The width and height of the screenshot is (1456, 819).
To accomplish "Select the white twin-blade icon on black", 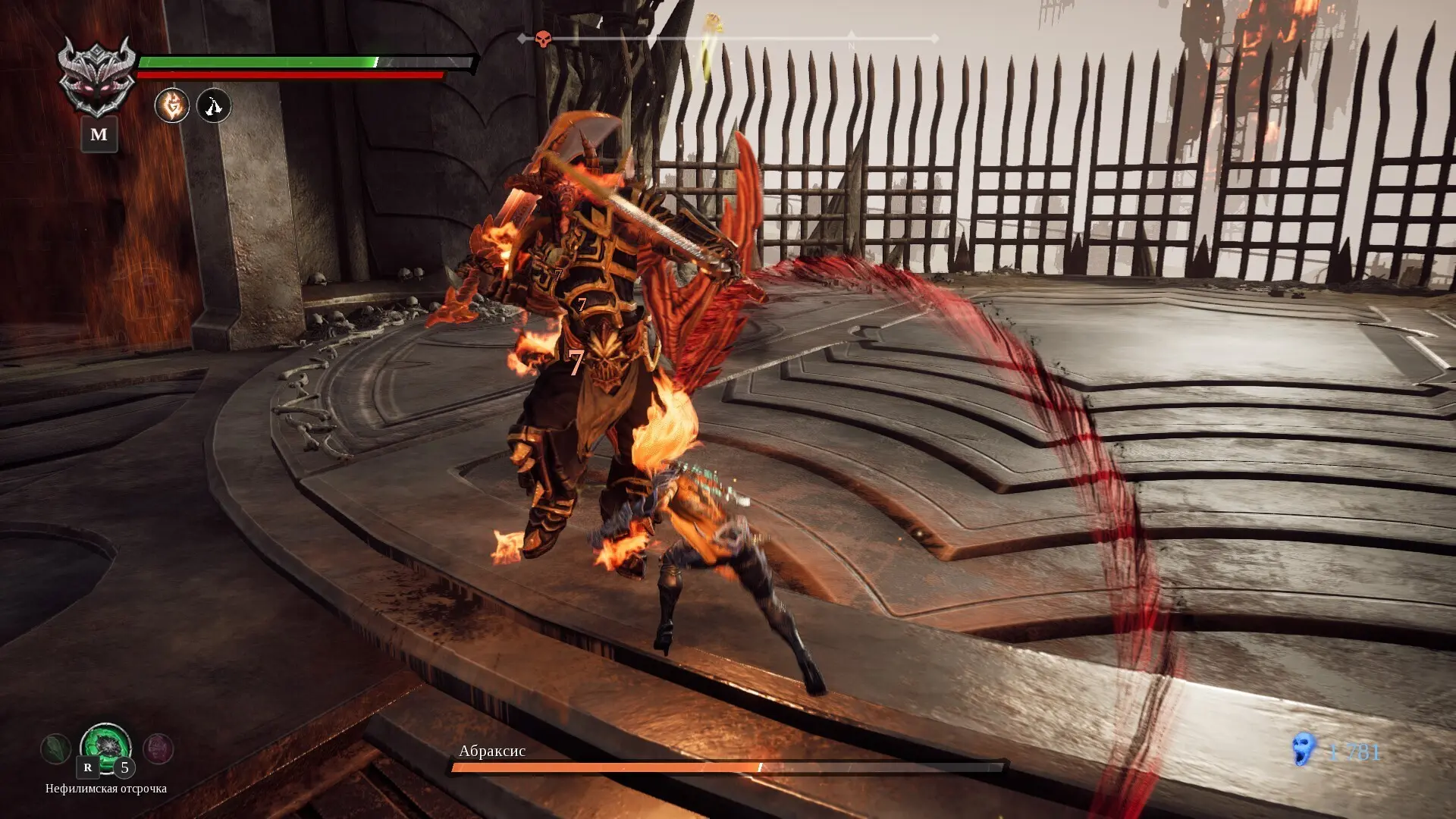I will tap(214, 105).
